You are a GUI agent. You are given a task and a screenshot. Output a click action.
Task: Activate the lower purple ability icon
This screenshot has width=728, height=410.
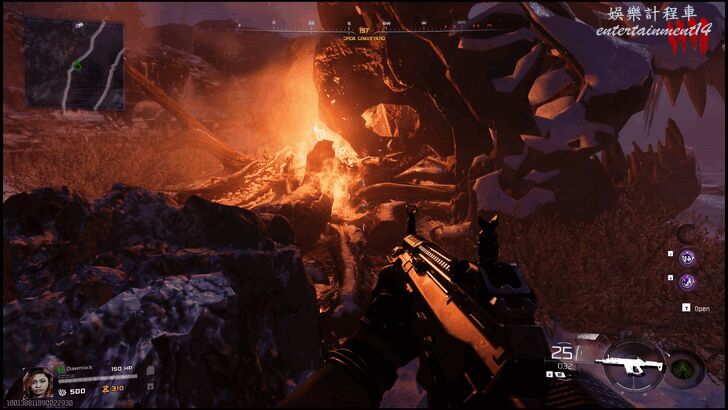coord(689,283)
